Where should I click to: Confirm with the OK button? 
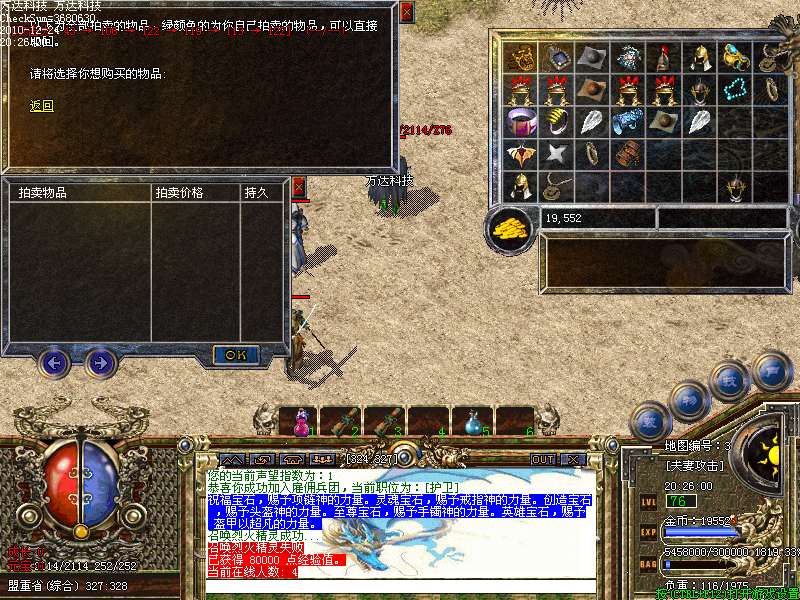[x=236, y=354]
